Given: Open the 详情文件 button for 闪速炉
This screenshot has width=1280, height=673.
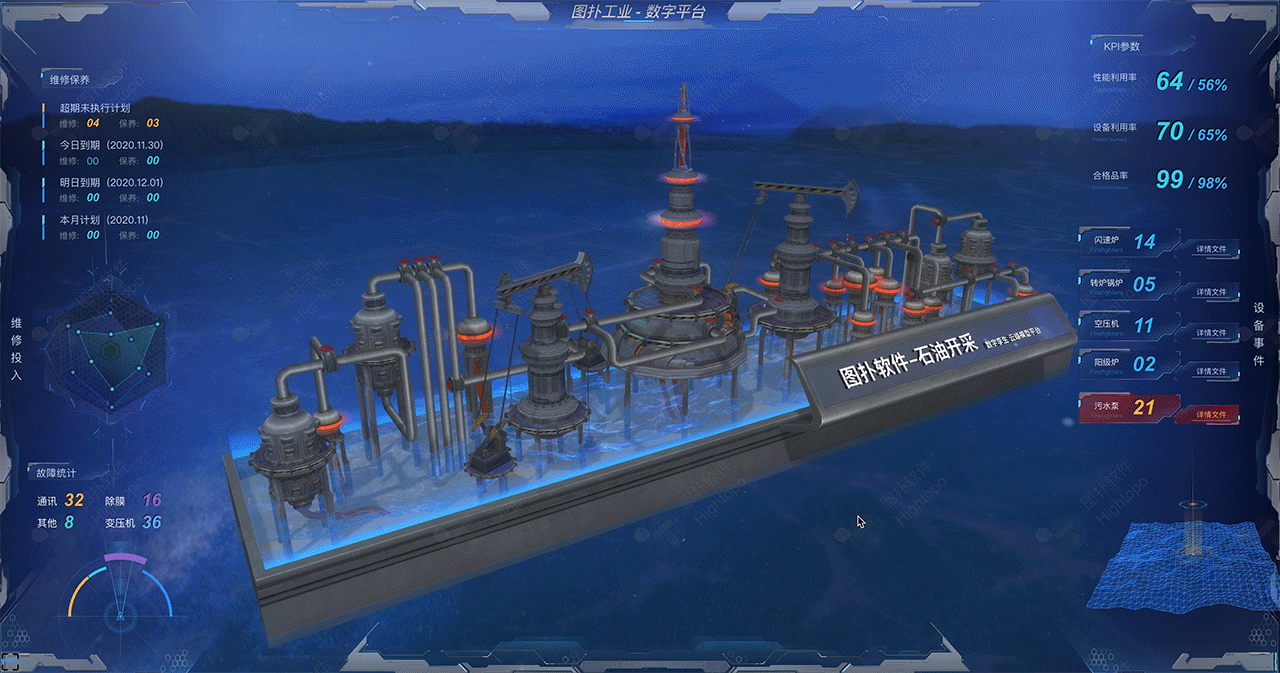Looking at the screenshot, I should pyautogui.click(x=1210, y=248).
